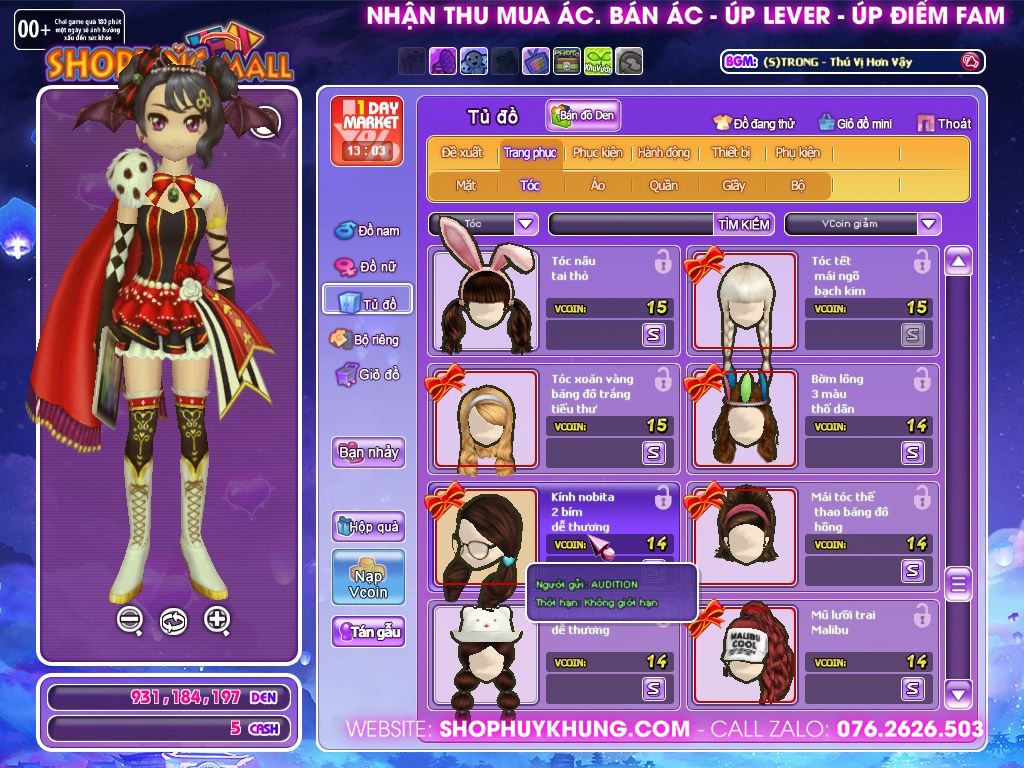Choose the Bạn nhảy dance partner button
Image resolution: width=1024 pixels, height=768 pixels.
tap(368, 452)
